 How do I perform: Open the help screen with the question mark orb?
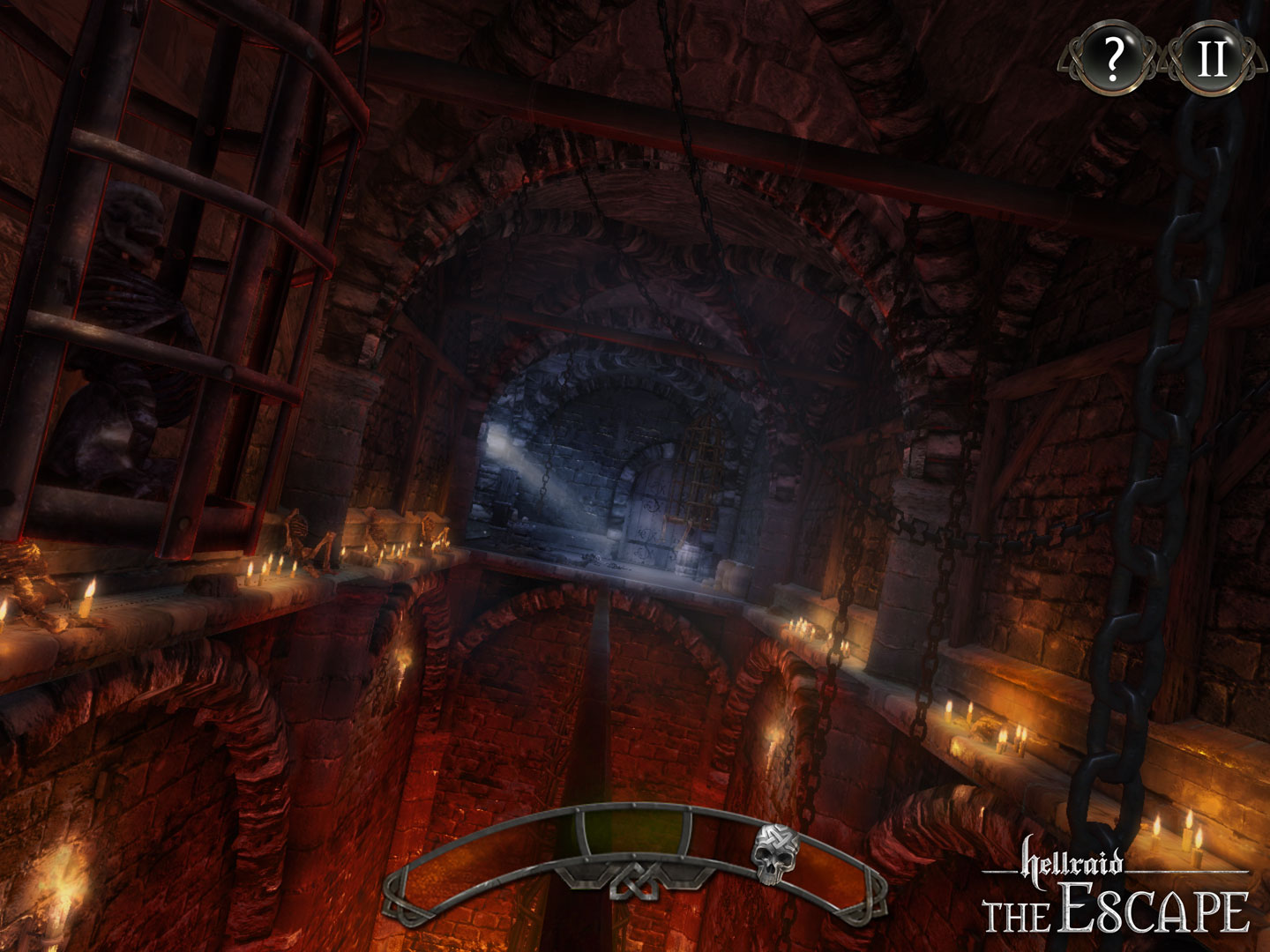tap(1113, 60)
